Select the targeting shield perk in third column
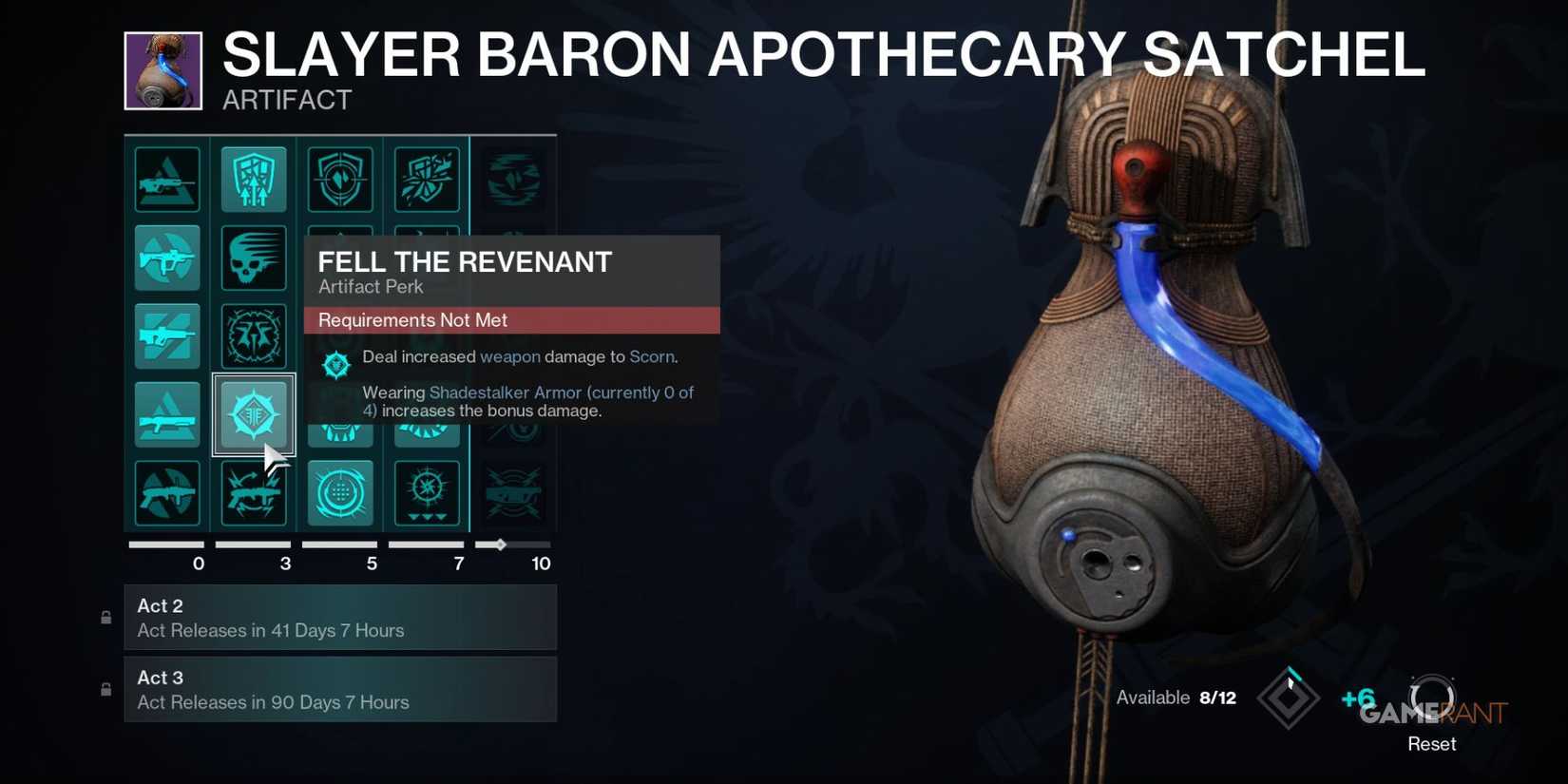 pyautogui.click(x=339, y=179)
